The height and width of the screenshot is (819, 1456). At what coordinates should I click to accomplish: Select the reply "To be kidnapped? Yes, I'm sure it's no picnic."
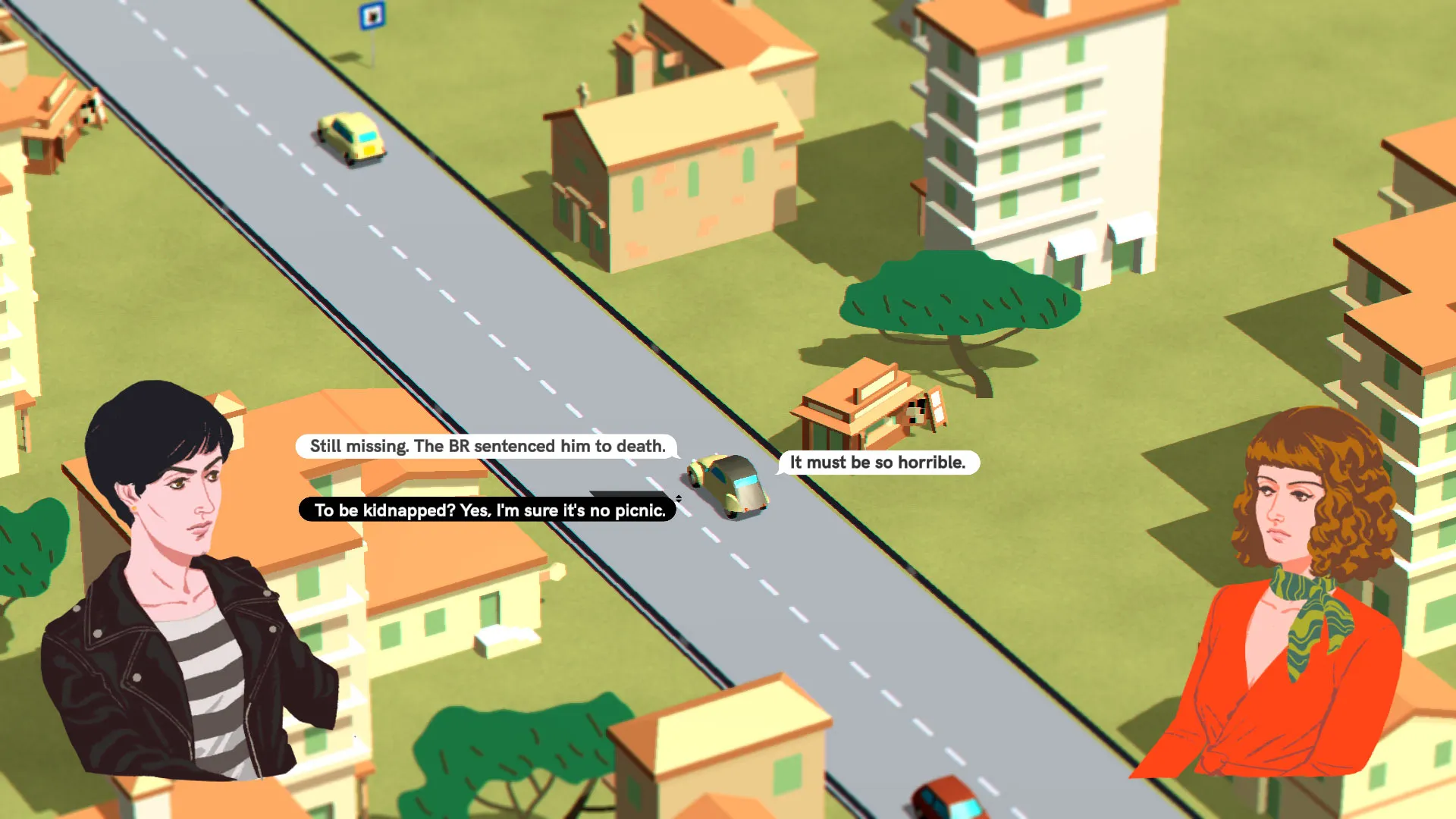point(489,510)
